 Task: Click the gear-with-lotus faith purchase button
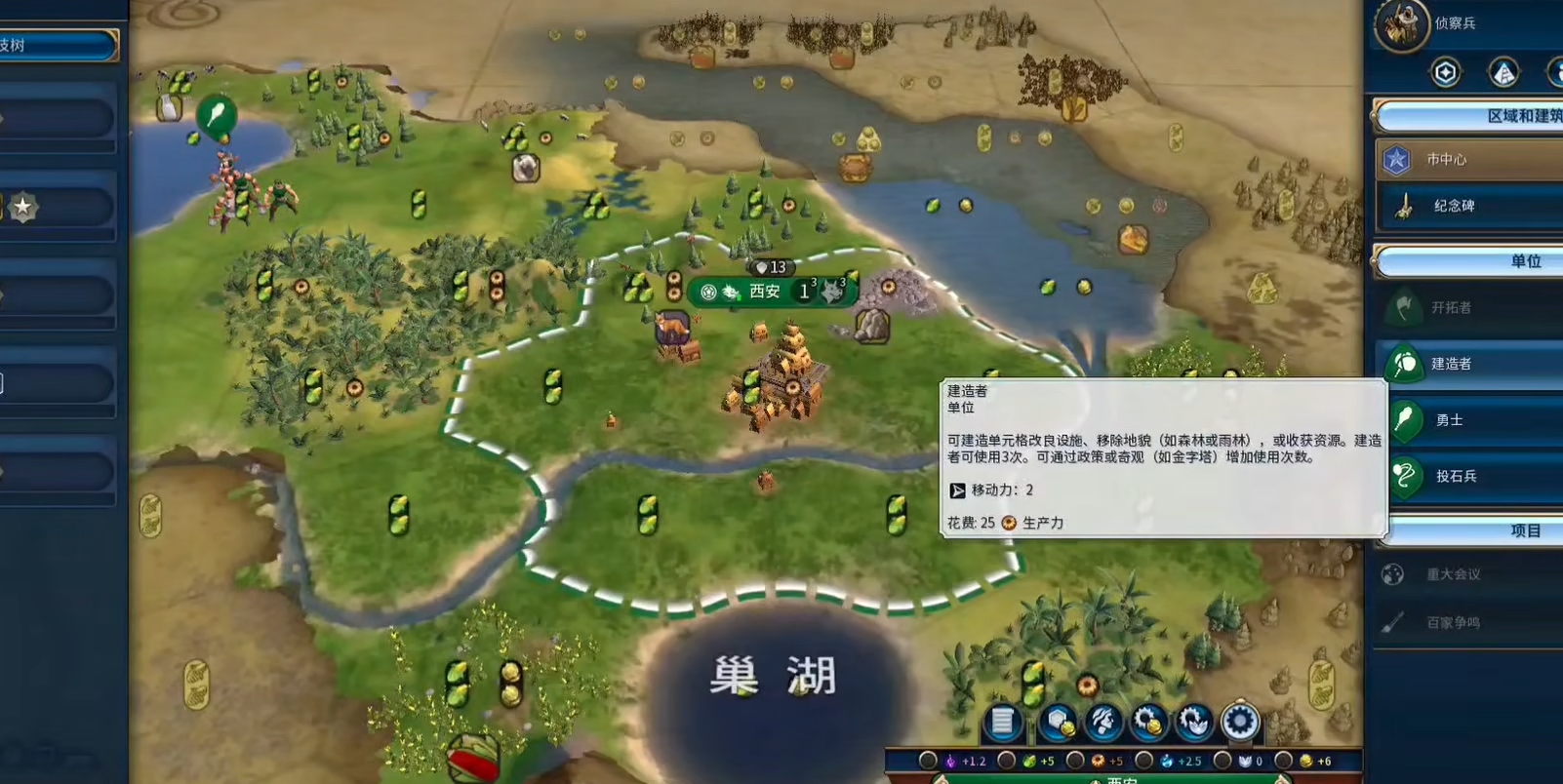click(1194, 722)
